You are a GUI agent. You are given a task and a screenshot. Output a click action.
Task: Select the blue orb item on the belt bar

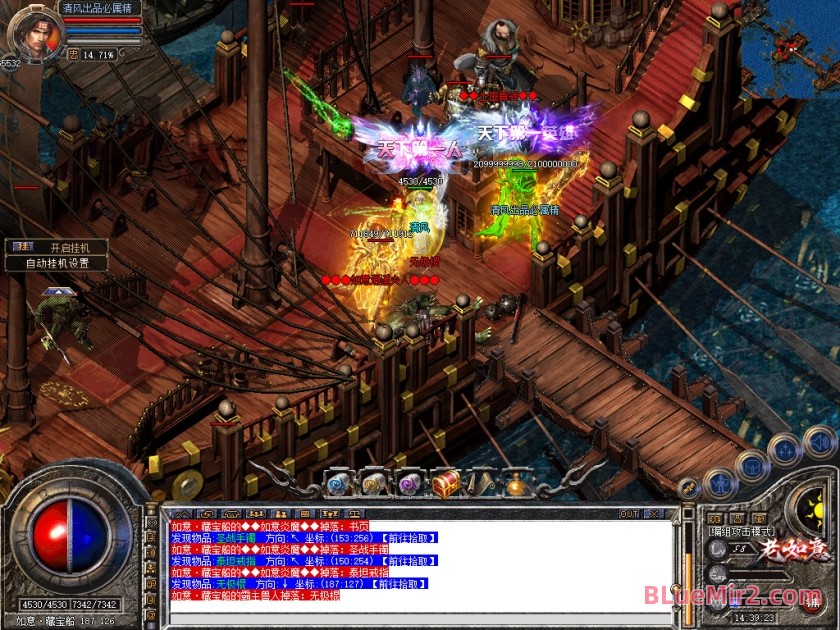(337, 484)
